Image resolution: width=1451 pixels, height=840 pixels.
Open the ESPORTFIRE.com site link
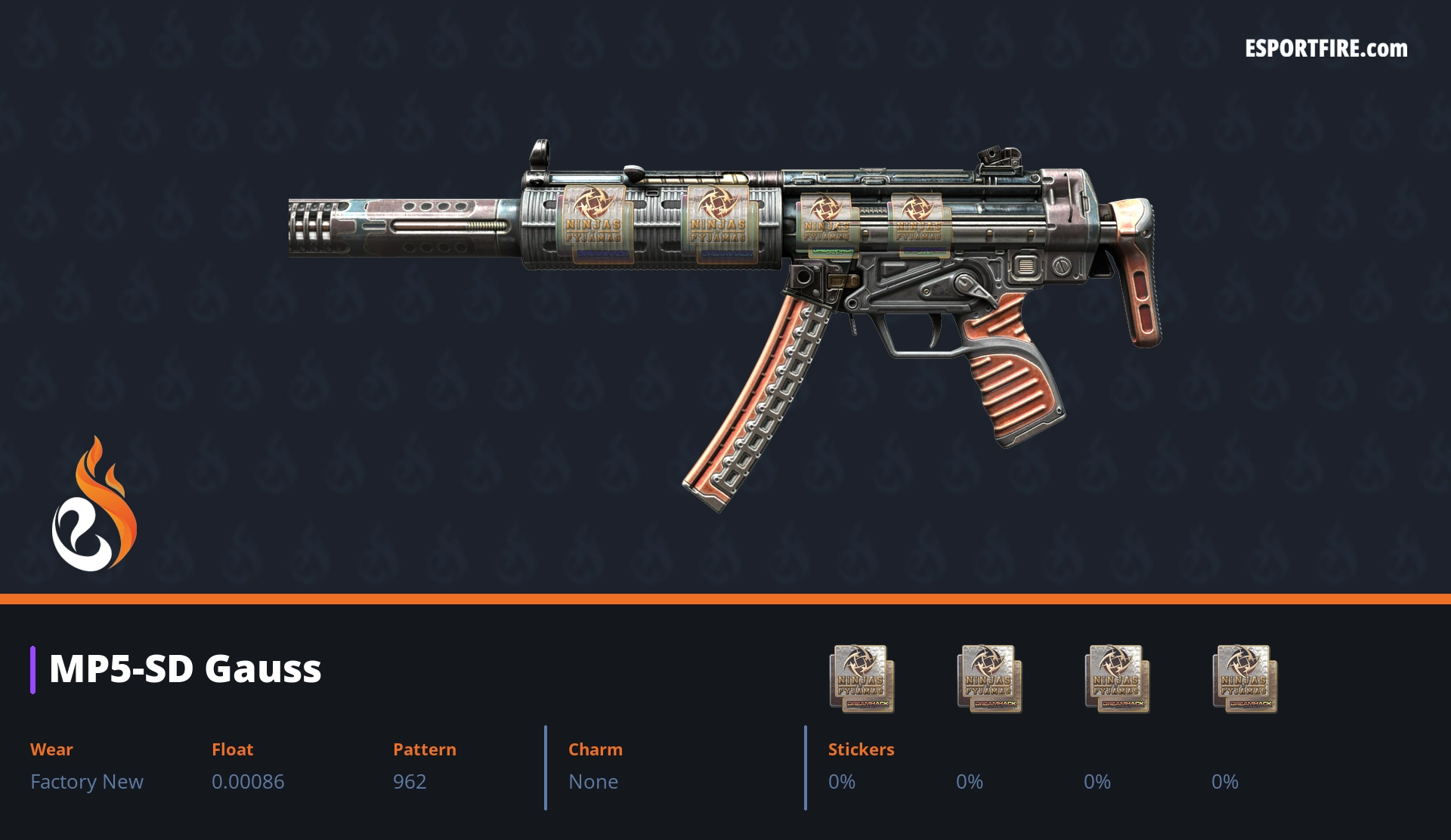pos(1326,49)
